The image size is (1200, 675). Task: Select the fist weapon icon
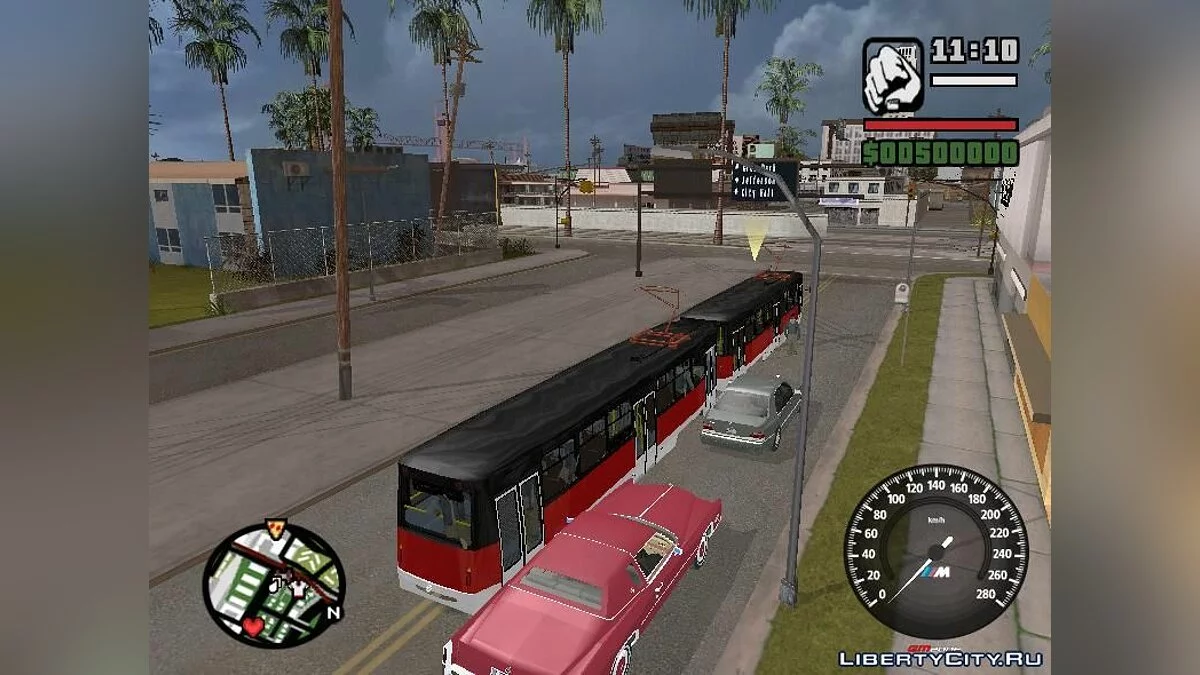click(x=893, y=75)
